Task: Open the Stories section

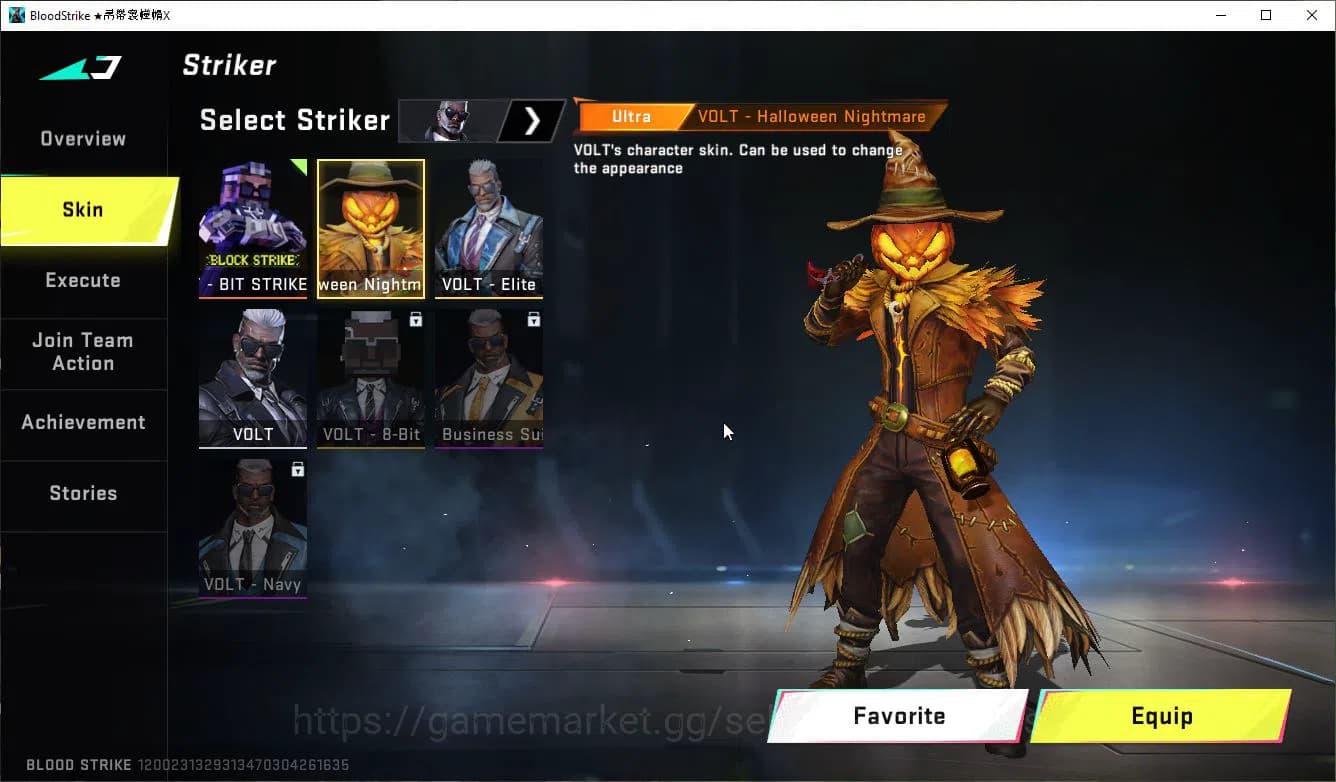Action: pos(82,493)
